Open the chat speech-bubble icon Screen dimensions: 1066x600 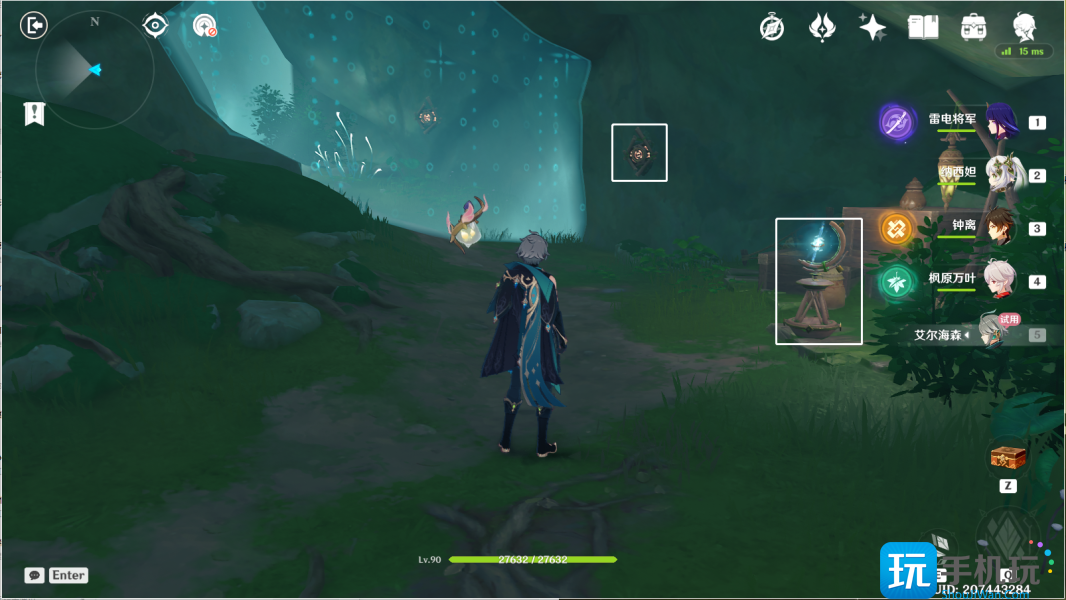(x=35, y=575)
